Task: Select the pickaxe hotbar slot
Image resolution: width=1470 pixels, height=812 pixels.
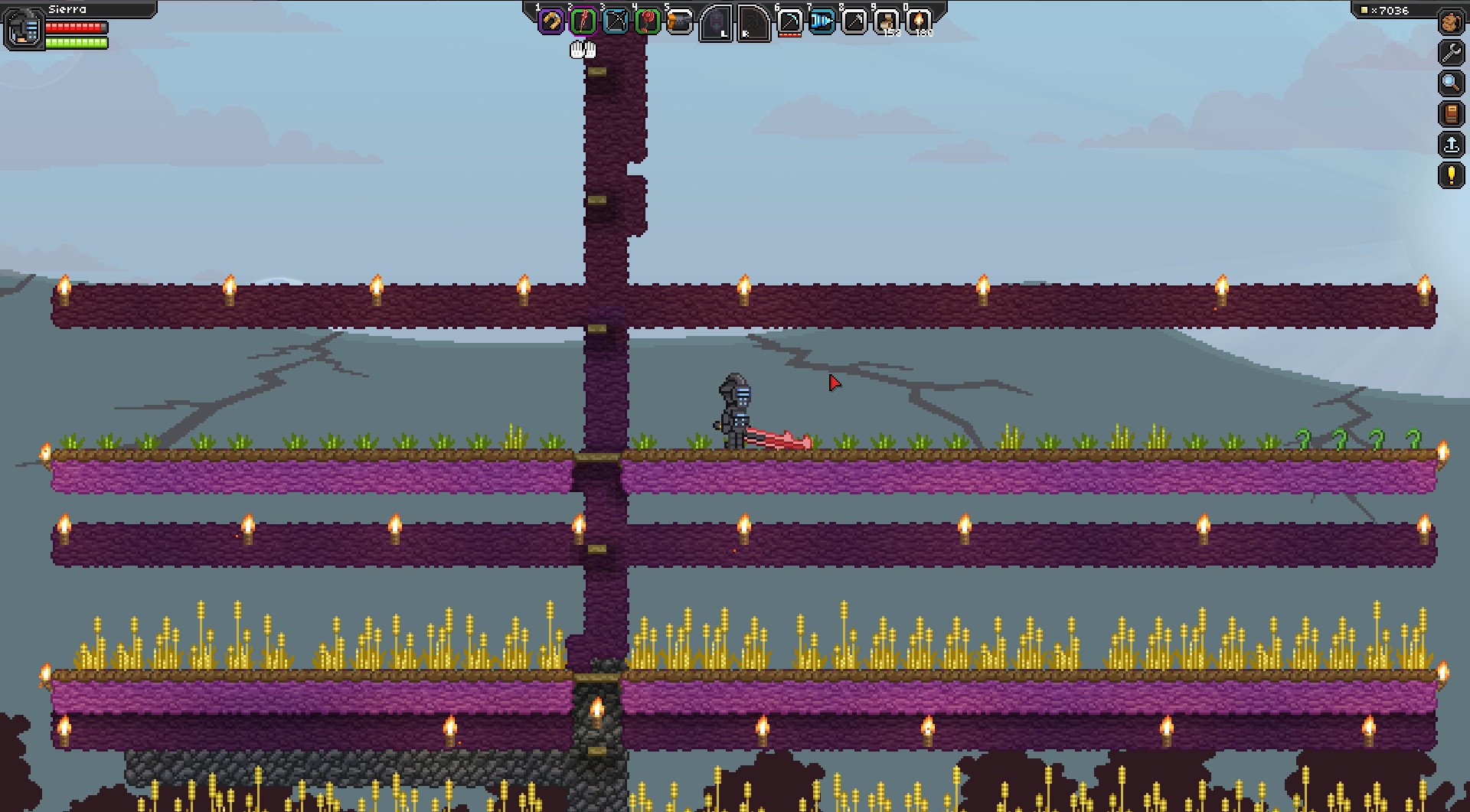Action: point(789,21)
